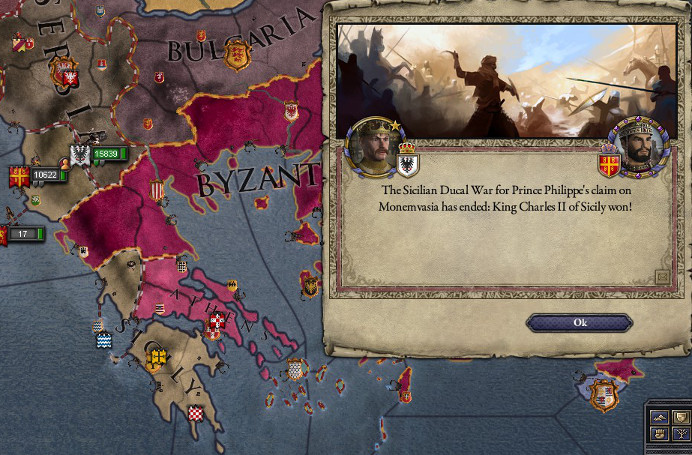Activate the fist icon map mode
692x455 pixels.
[659, 434]
